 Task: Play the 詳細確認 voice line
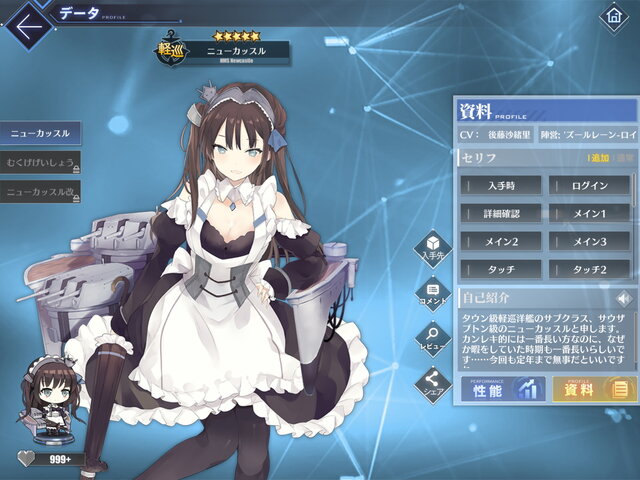[501, 213]
